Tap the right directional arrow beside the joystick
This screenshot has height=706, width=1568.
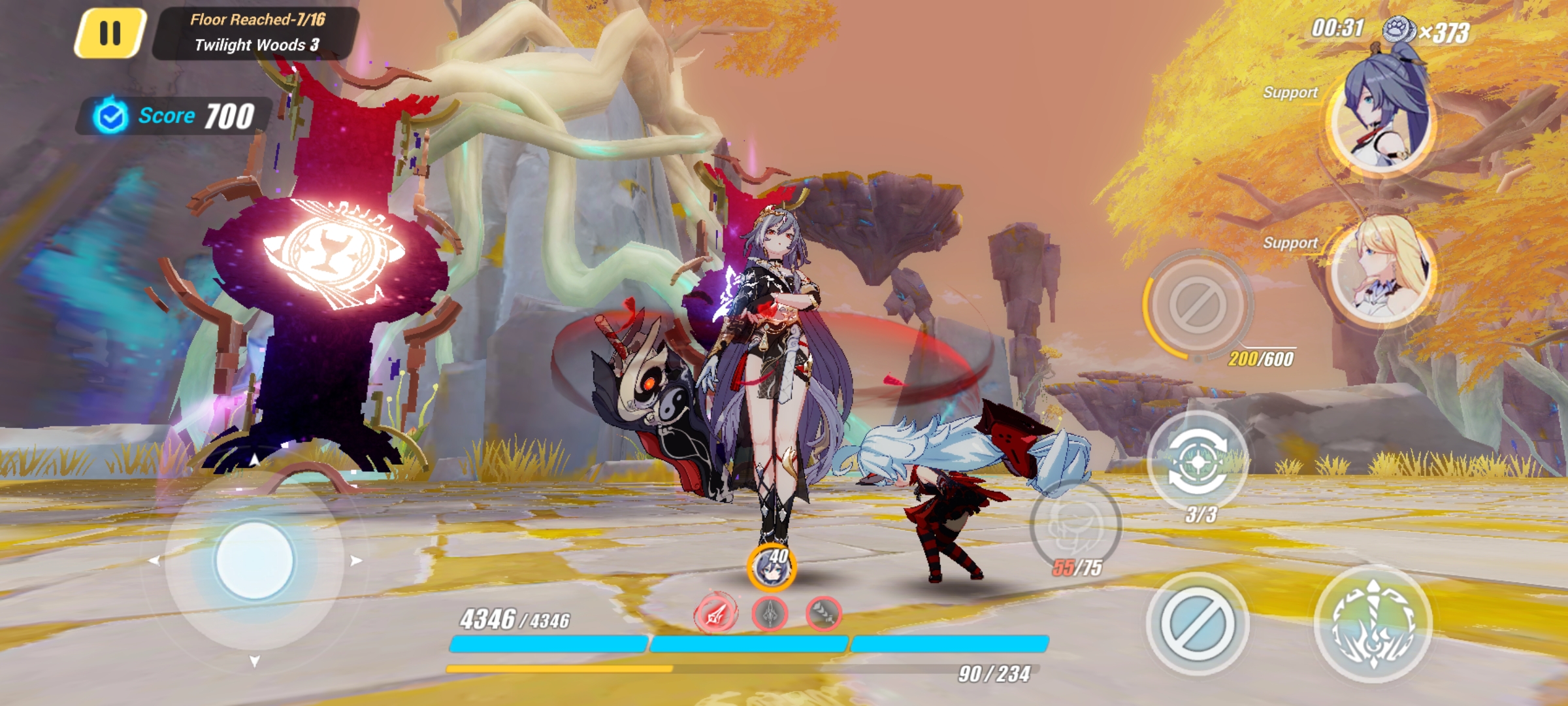pos(357,559)
